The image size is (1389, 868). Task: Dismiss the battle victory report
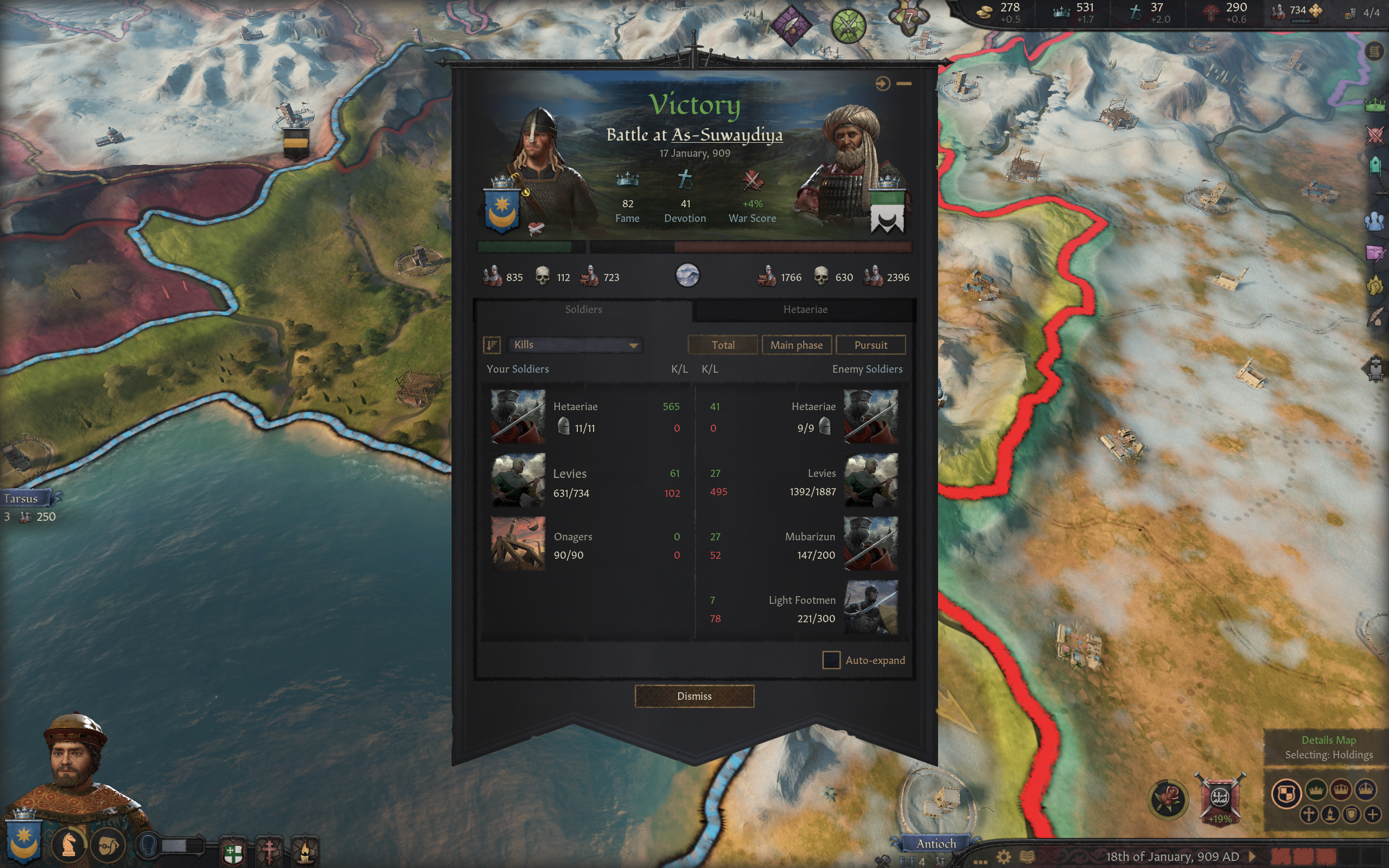pyautogui.click(x=694, y=696)
